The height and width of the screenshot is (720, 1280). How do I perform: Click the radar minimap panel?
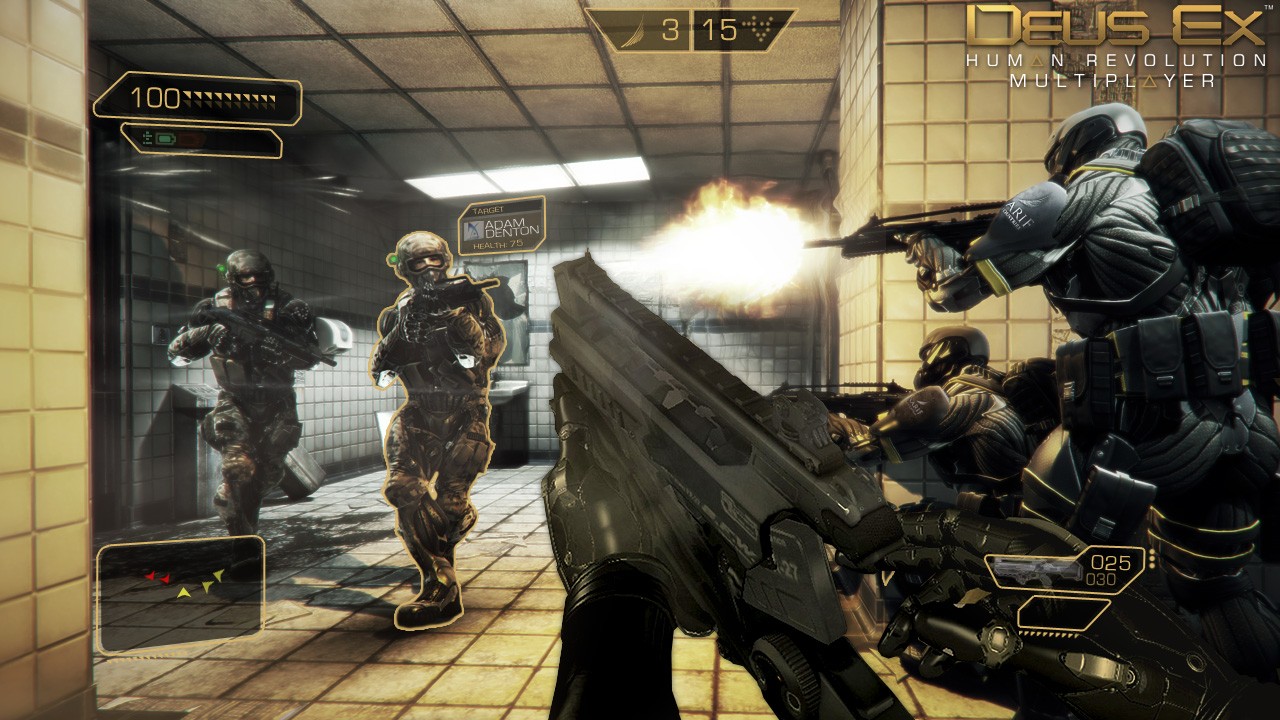pos(181,594)
